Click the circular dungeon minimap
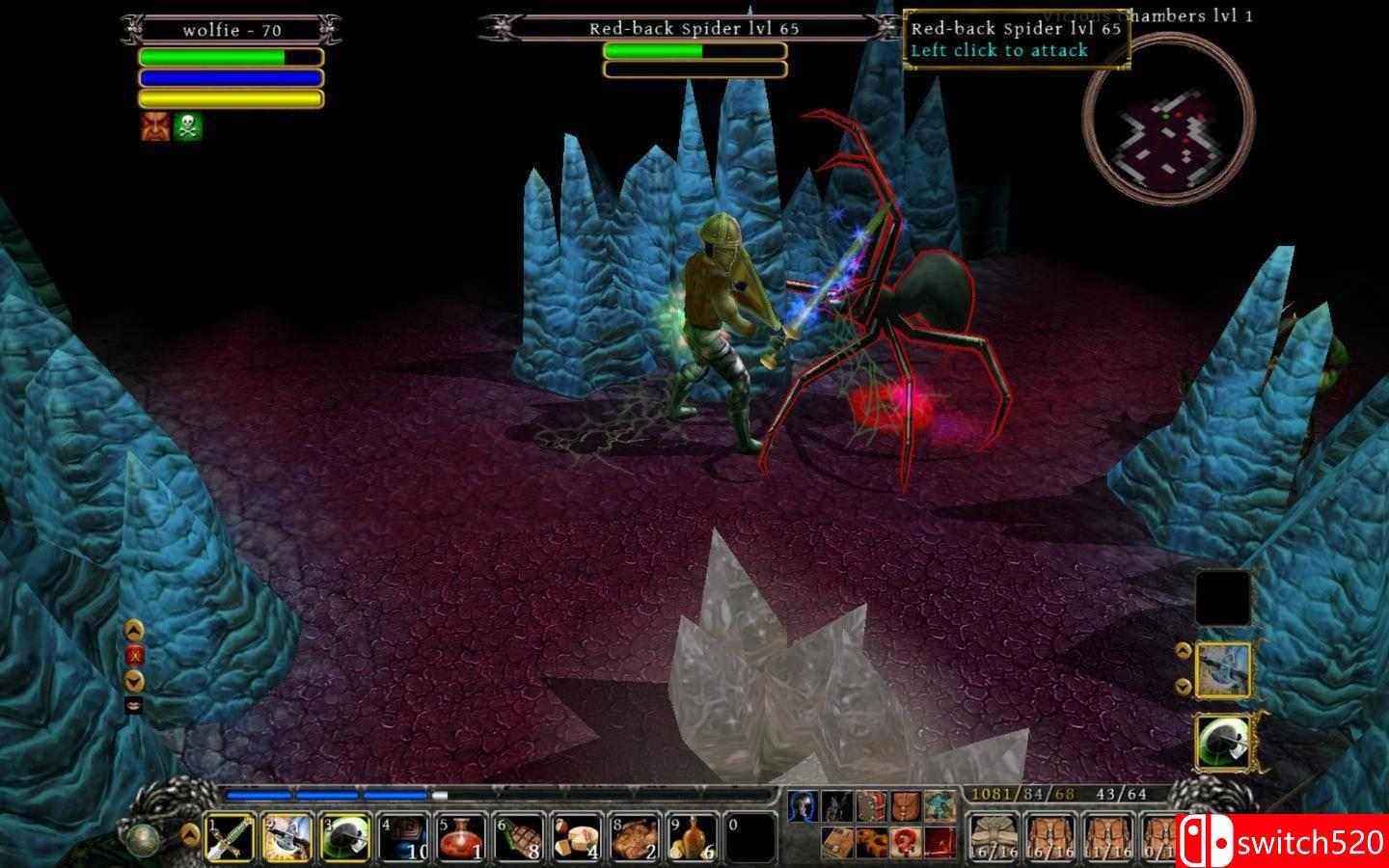This screenshot has height=868, width=1389. pos(1168,127)
